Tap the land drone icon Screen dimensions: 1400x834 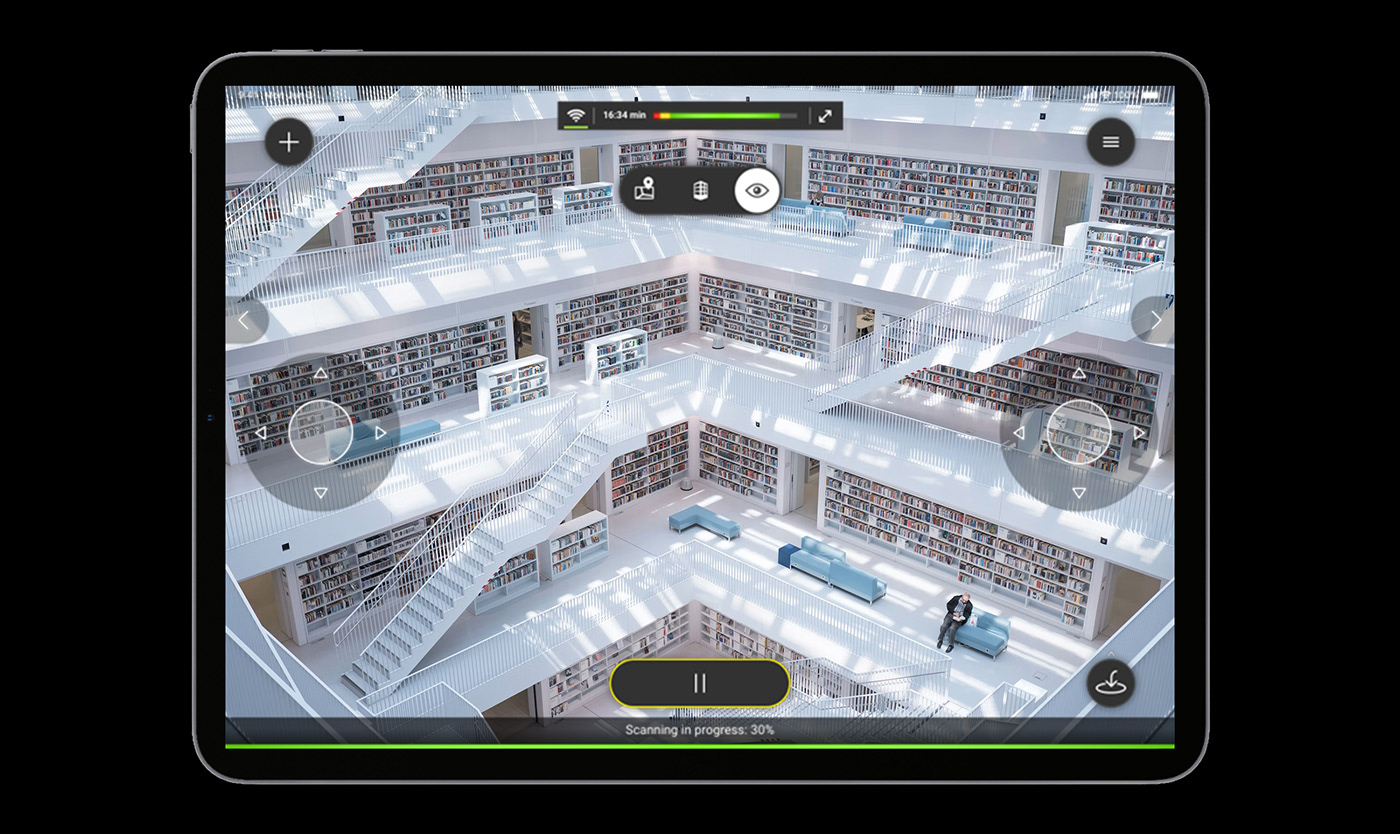click(1110, 683)
